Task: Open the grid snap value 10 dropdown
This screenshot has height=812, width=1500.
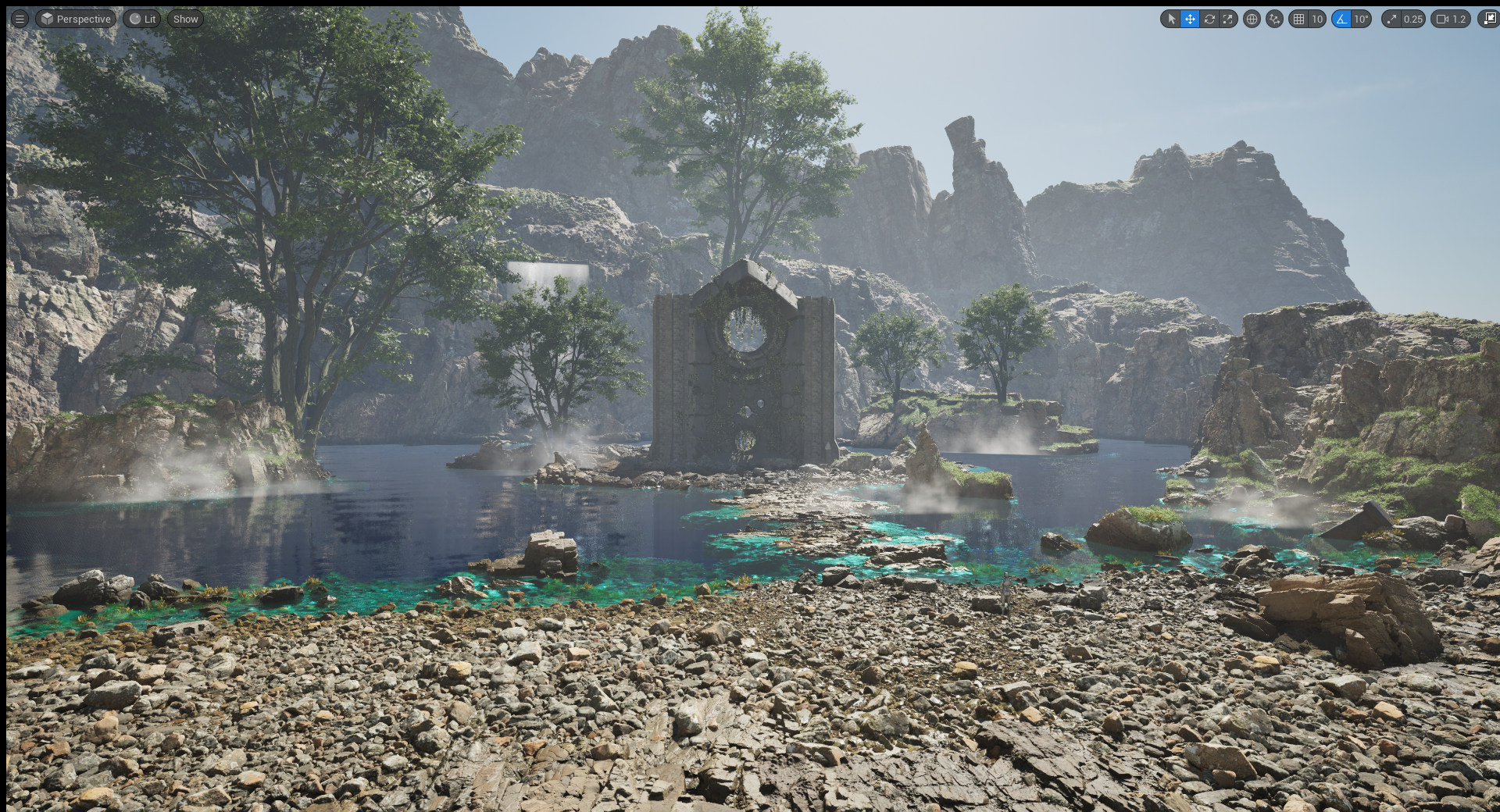Action: (1317, 19)
